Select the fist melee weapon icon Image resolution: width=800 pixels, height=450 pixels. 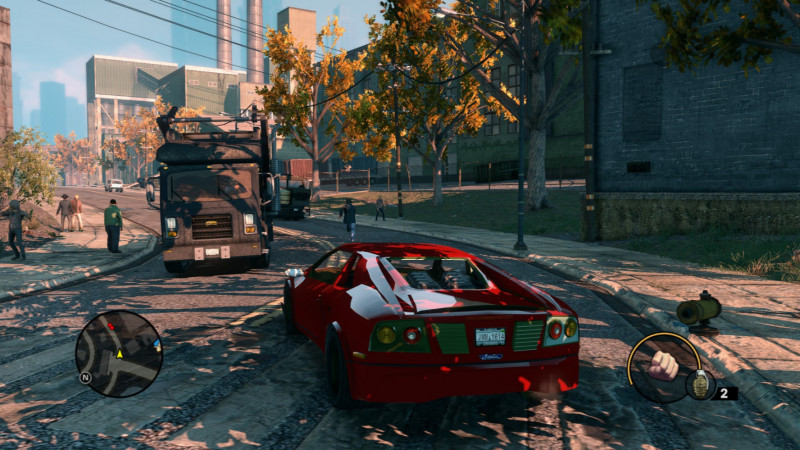coord(662,365)
